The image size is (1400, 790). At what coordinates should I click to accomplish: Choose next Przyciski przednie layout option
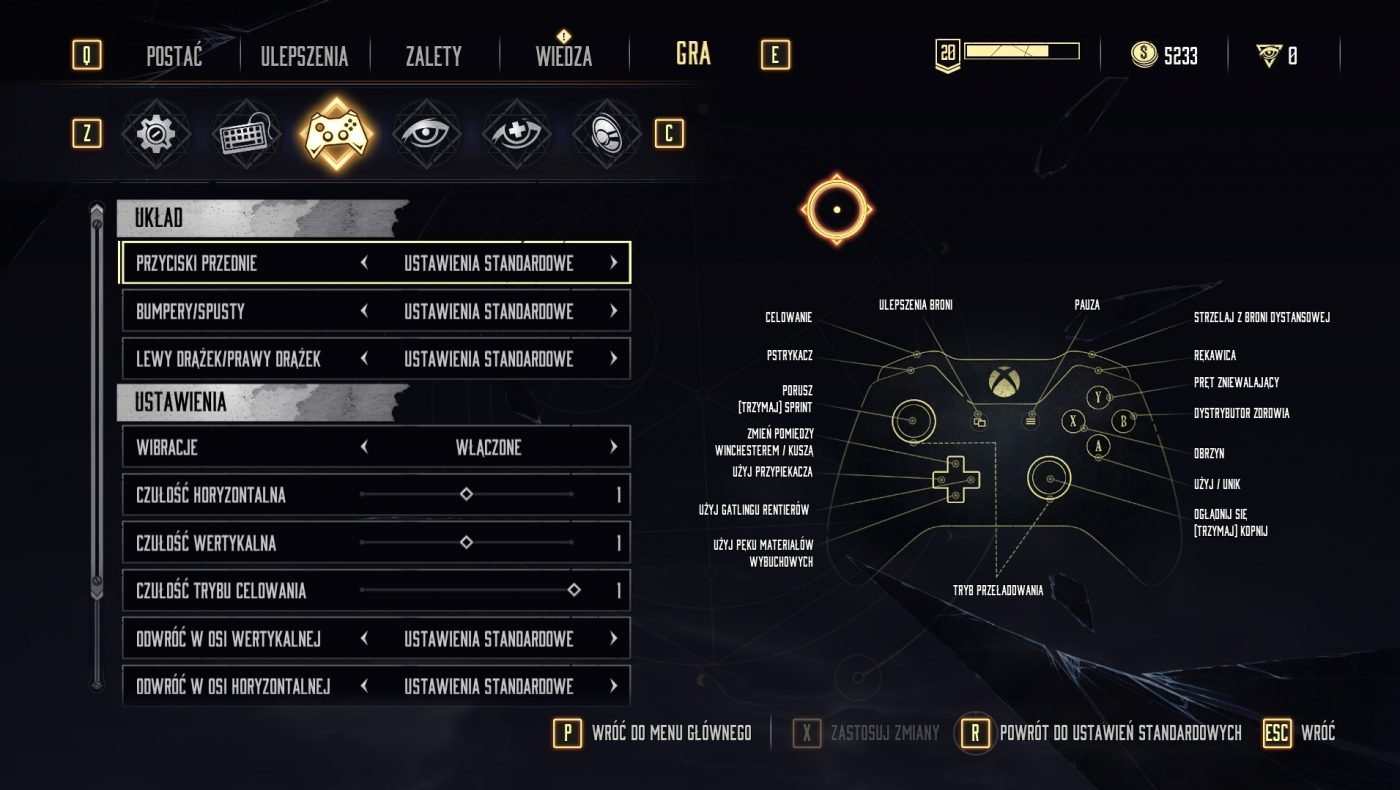[x=613, y=263]
